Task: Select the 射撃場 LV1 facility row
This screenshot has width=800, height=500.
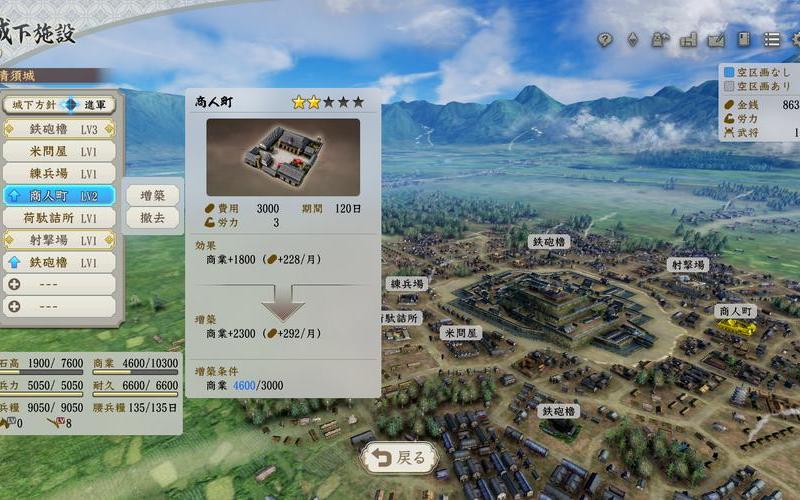Action: pyautogui.click(x=59, y=240)
